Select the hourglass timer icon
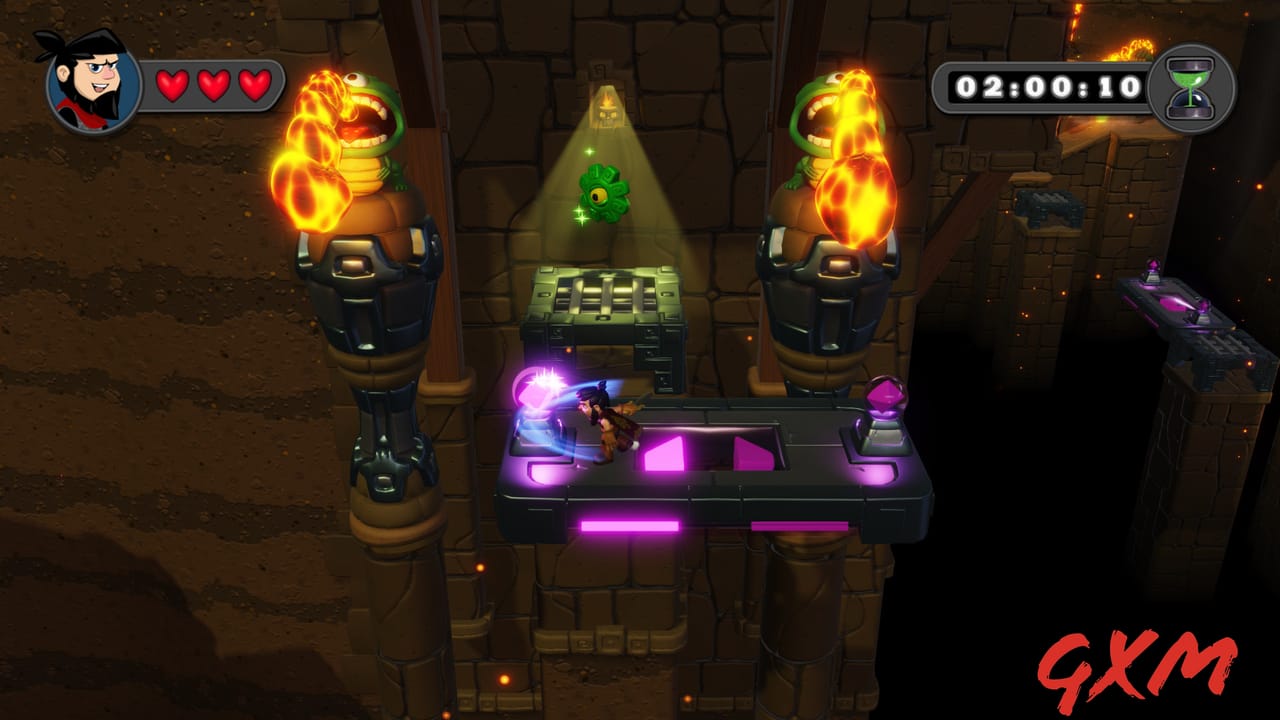Screen dimensions: 1280x720 [1190, 86]
